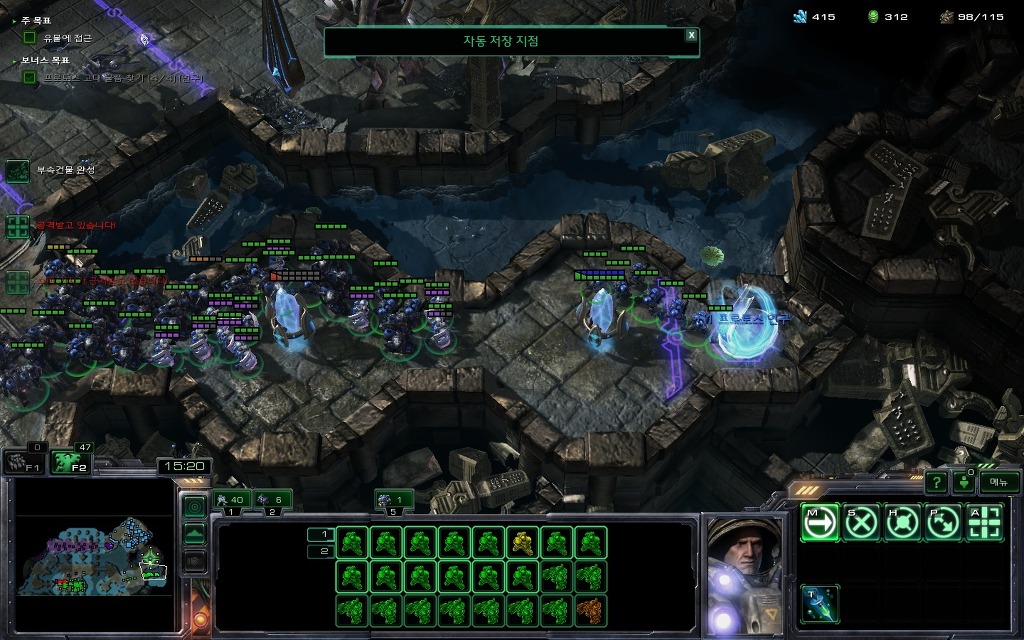The image size is (1024, 640).
Task: Activate the Move command button
Action: coord(820,522)
